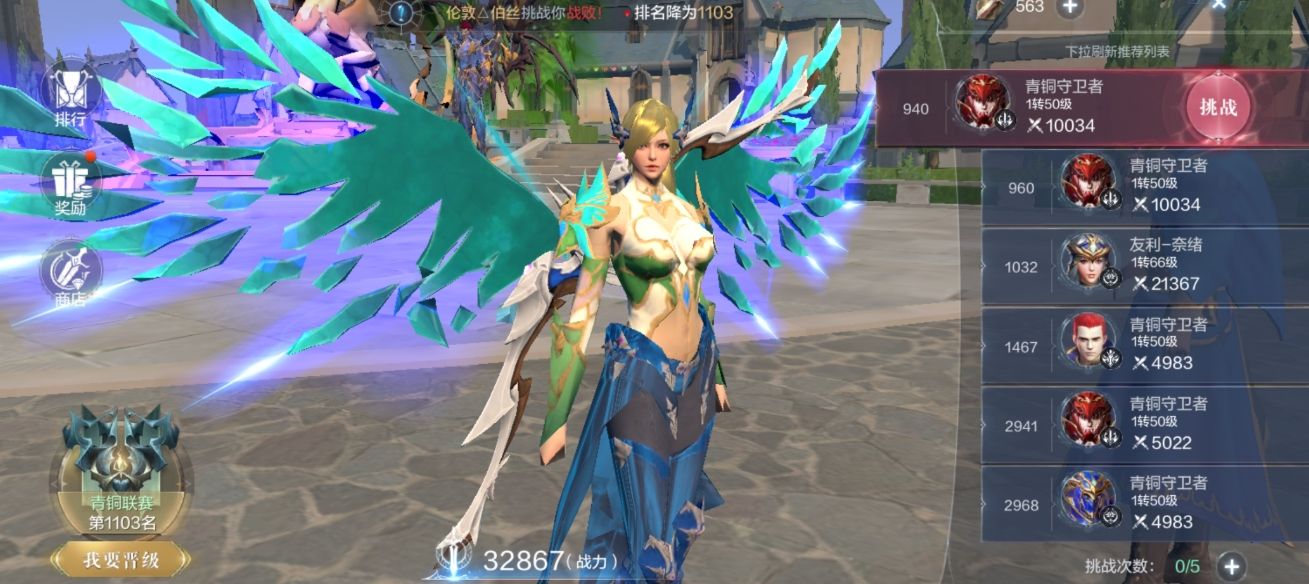Add more challenge attempts with plus button
This screenshot has height=584, width=1309.
coord(1231,567)
